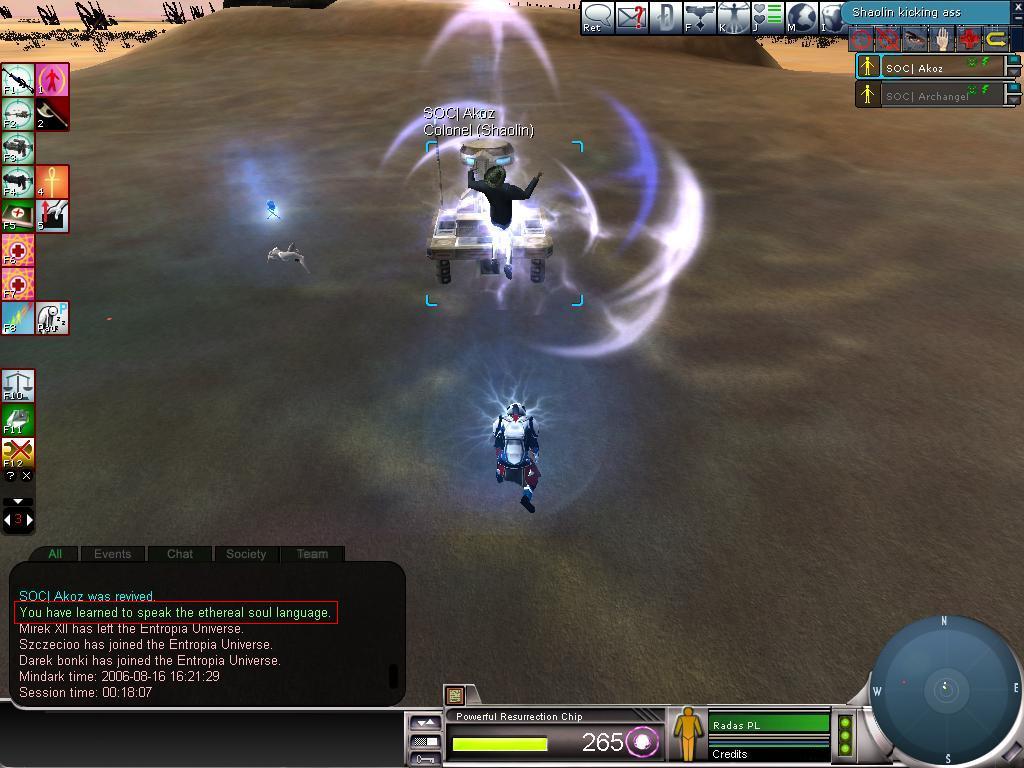Click the speech bubble chat icon
The height and width of the screenshot is (768, 1024).
coord(597,17)
